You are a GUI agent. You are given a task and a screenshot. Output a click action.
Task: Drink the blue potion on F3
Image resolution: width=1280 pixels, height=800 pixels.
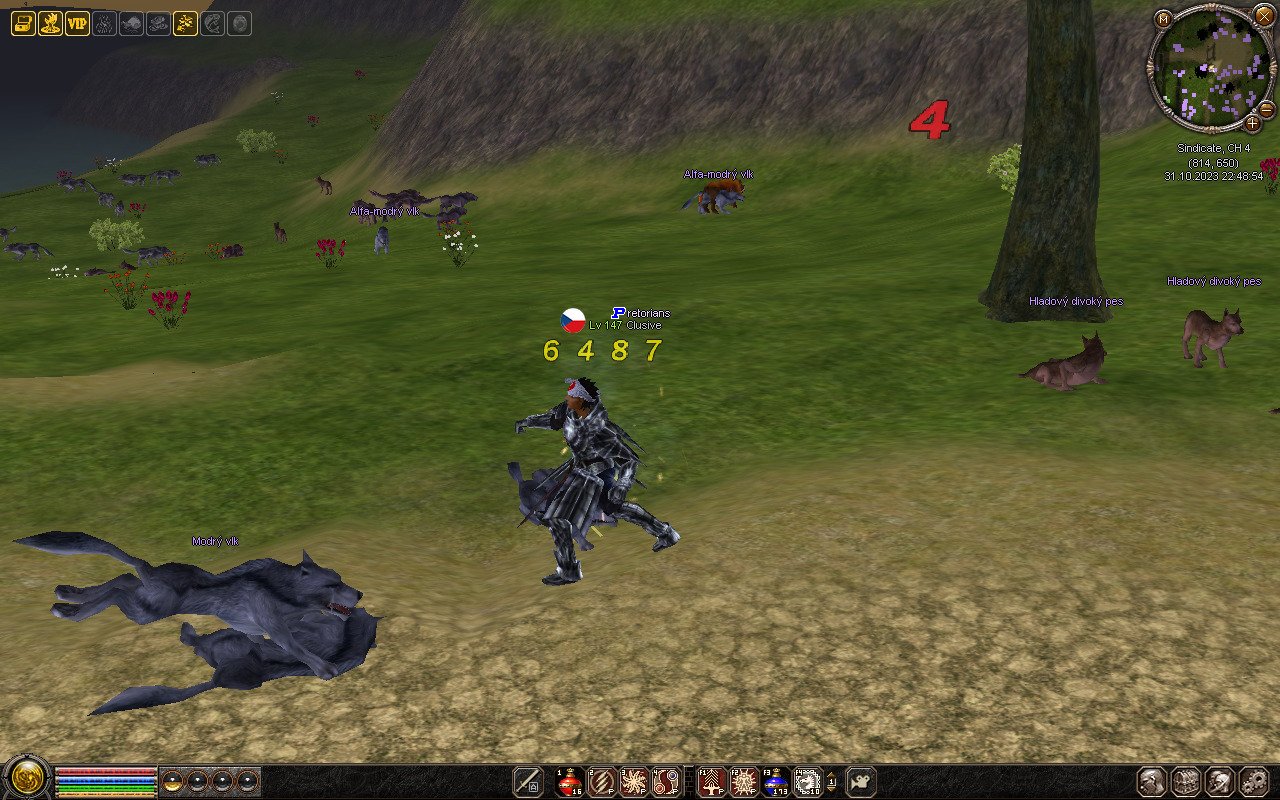(775, 782)
